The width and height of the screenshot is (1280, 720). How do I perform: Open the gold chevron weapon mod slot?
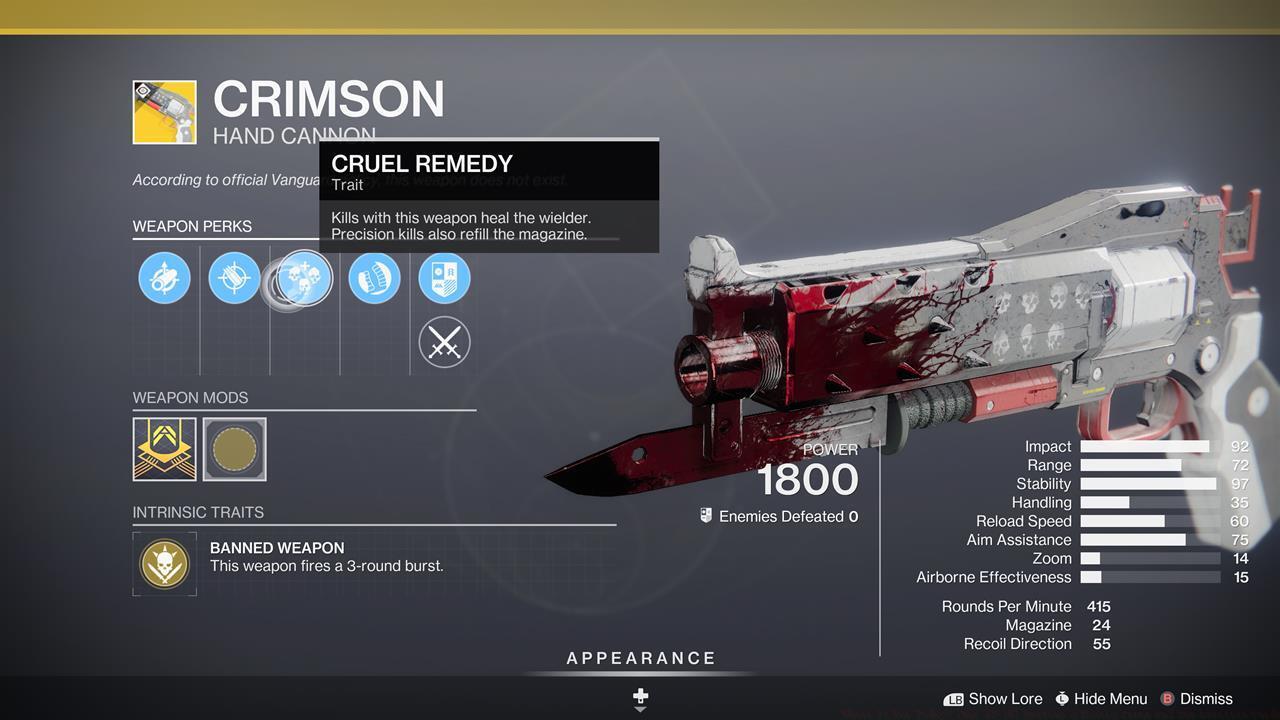(x=165, y=449)
